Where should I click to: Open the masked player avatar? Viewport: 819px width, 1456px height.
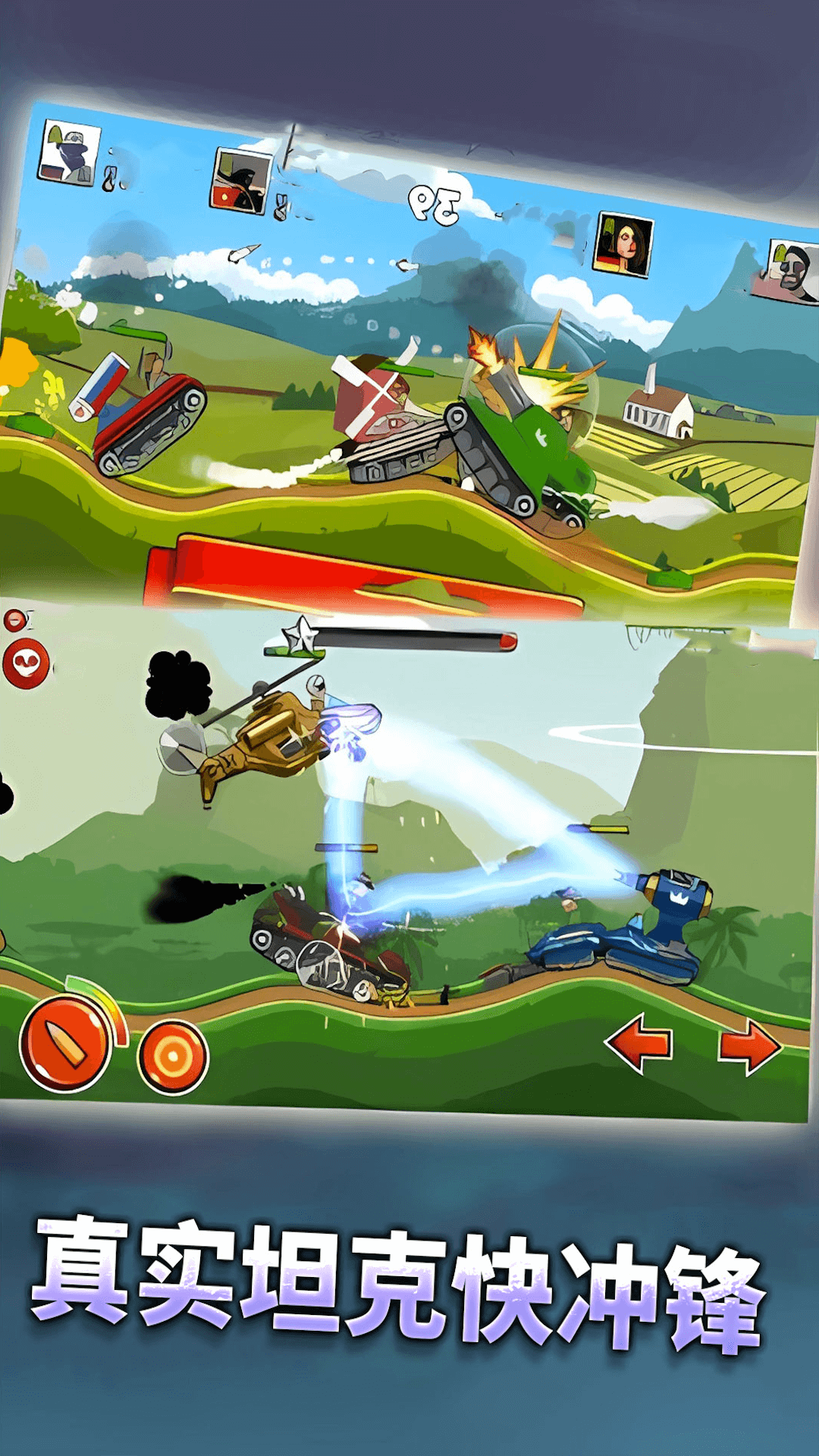pyautogui.click(x=69, y=152)
